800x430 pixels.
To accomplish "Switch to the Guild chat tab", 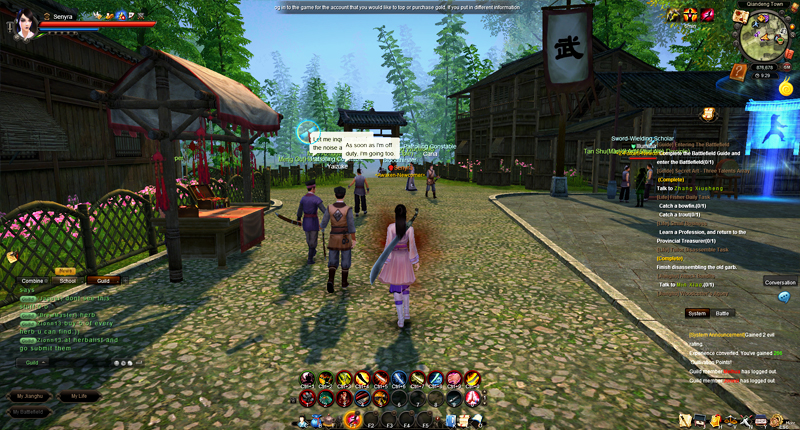I will tap(103, 281).
